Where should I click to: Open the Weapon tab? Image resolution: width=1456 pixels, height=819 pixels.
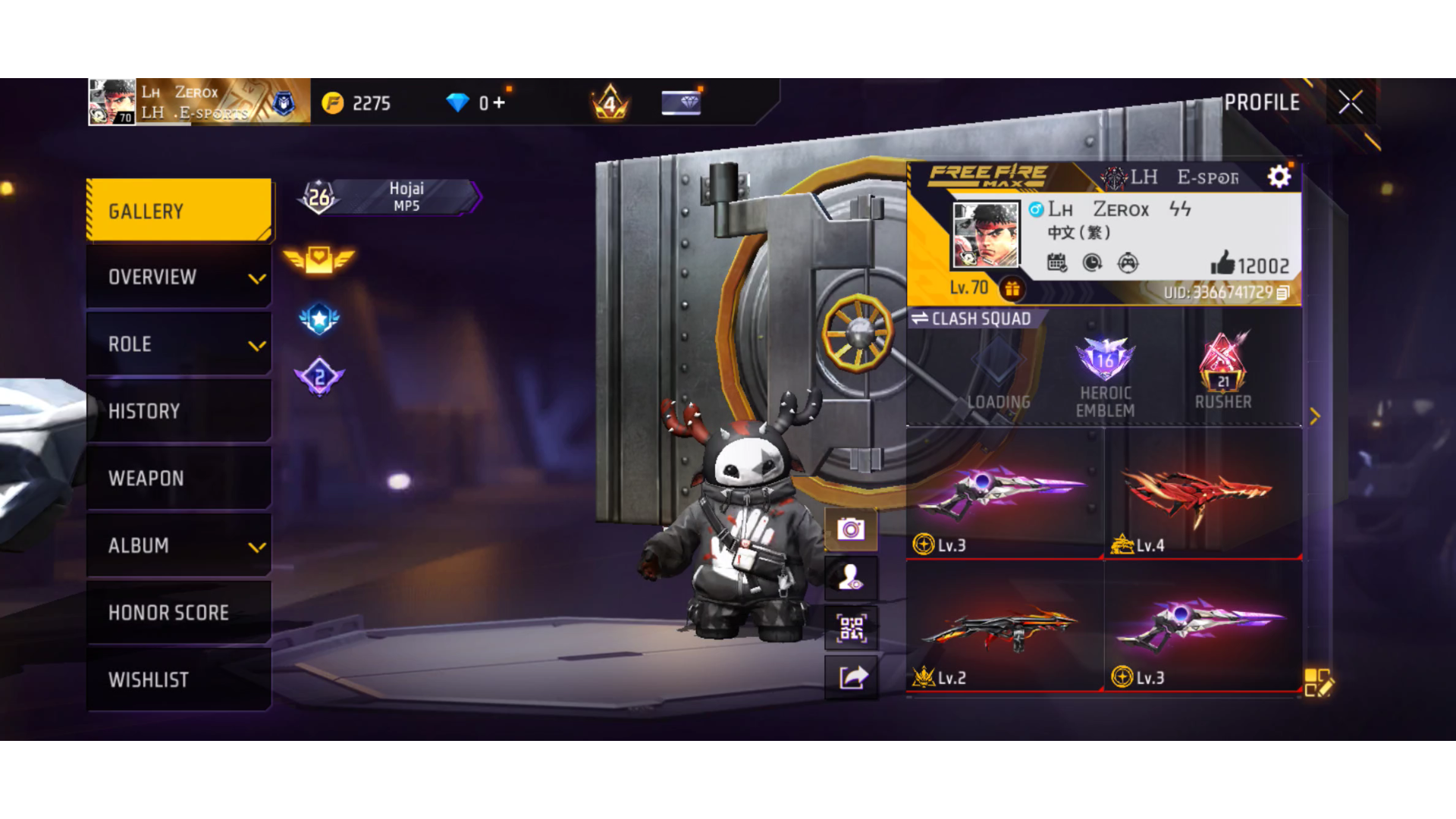(x=179, y=479)
